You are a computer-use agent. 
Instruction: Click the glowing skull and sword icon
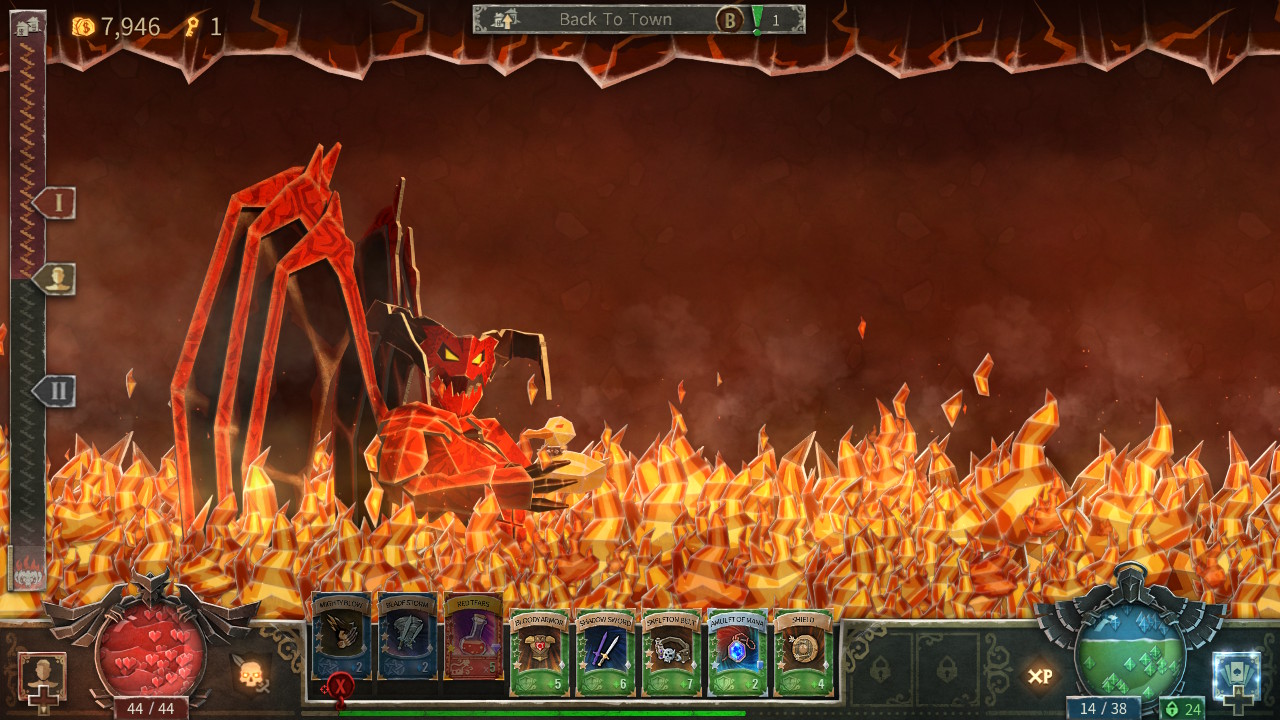pyautogui.click(x=250, y=675)
